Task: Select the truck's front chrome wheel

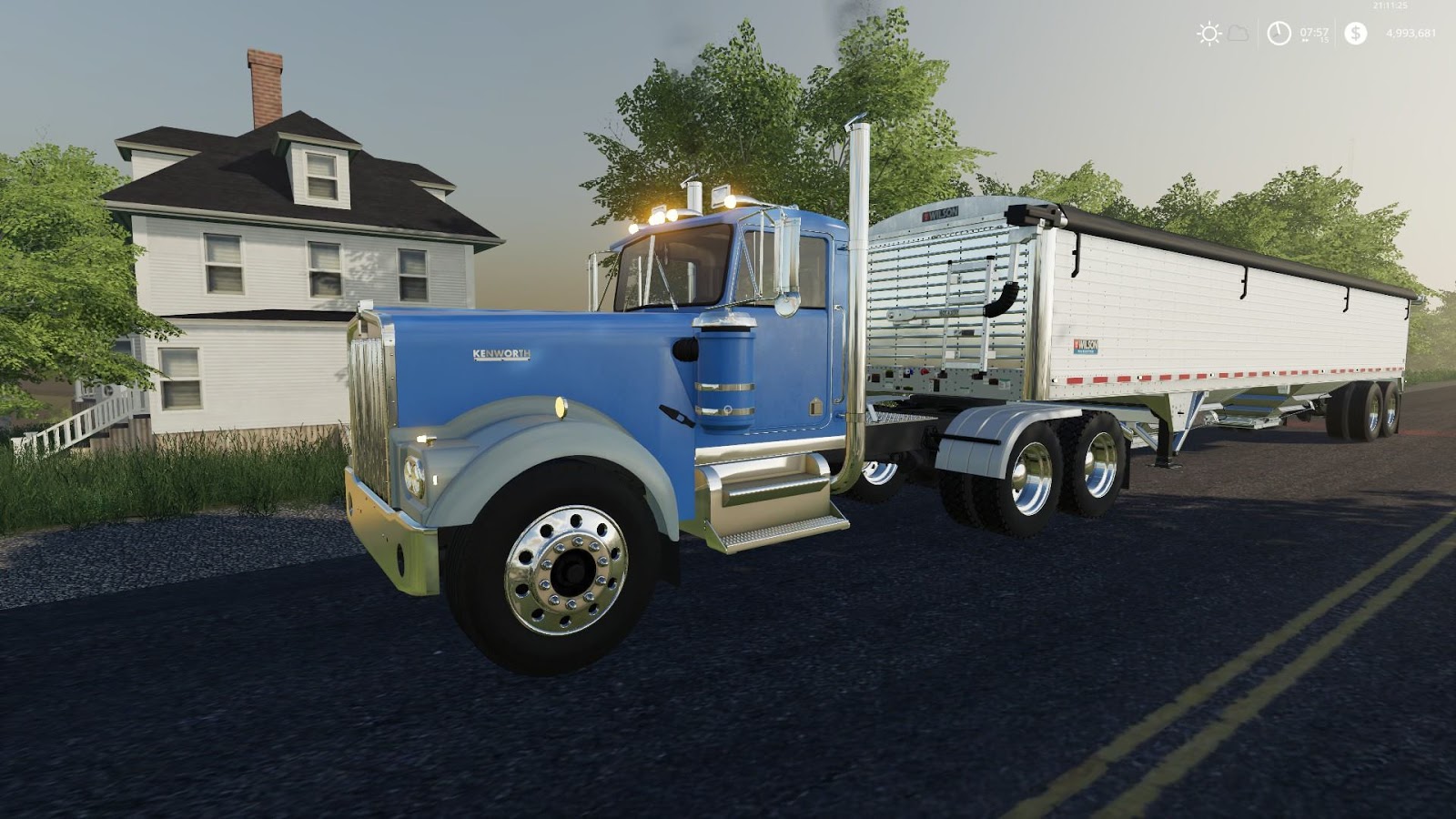Action: 569,569
